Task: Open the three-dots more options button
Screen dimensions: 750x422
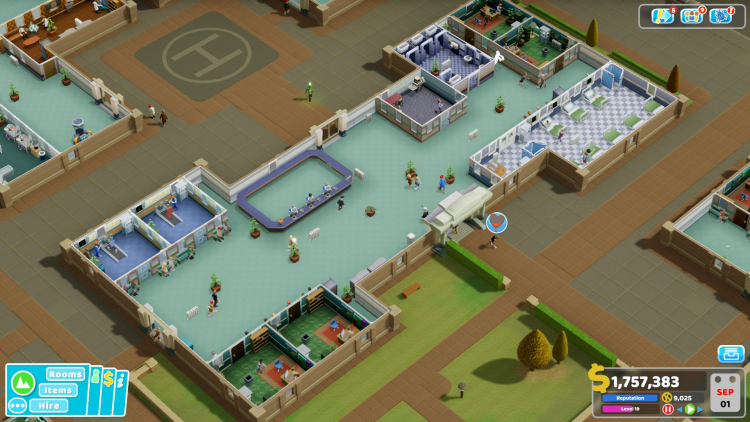Action: point(17,405)
